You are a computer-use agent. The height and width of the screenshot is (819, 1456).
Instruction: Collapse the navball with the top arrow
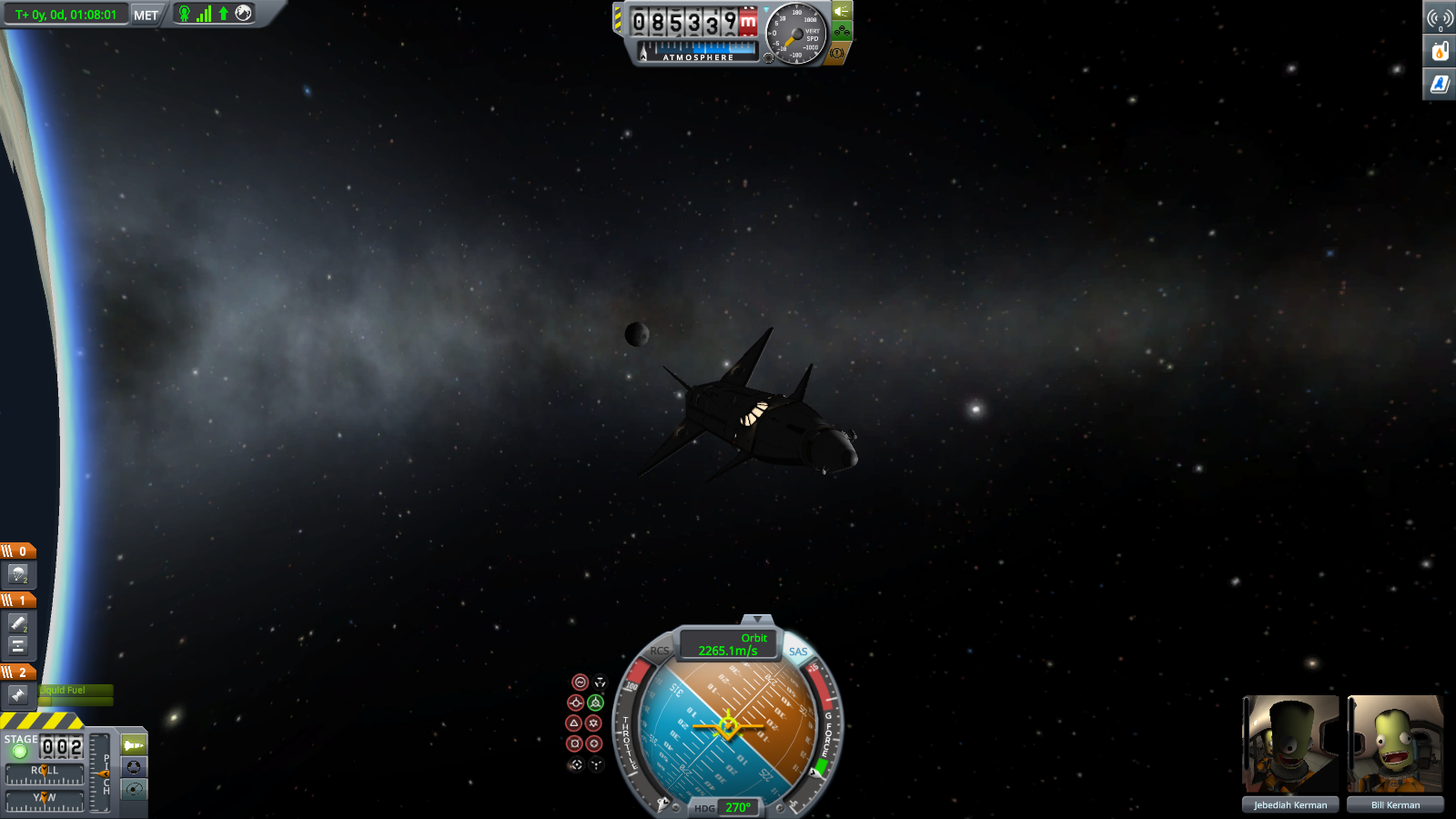(757, 620)
